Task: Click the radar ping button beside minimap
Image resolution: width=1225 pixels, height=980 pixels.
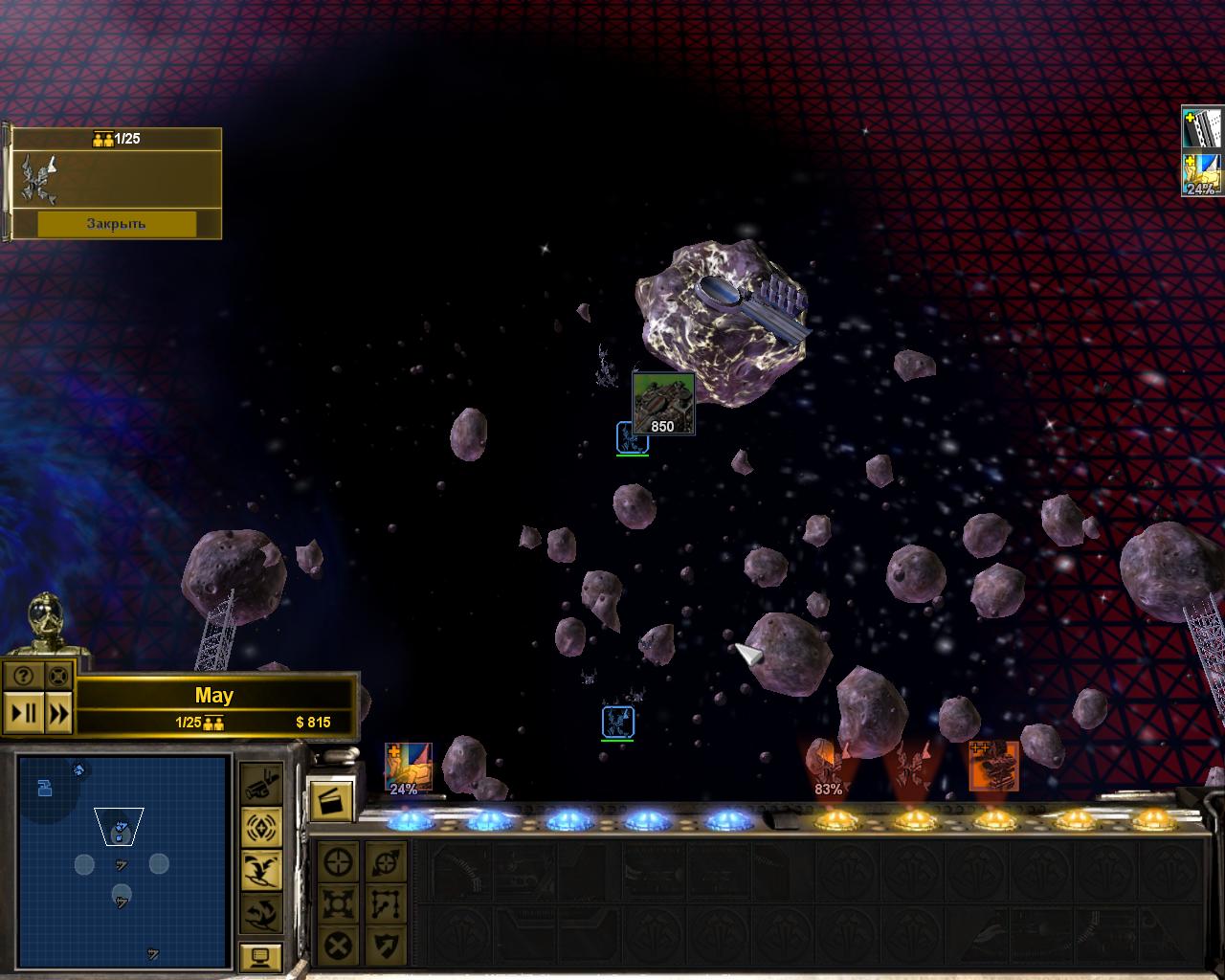Action: click(x=260, y=827)
